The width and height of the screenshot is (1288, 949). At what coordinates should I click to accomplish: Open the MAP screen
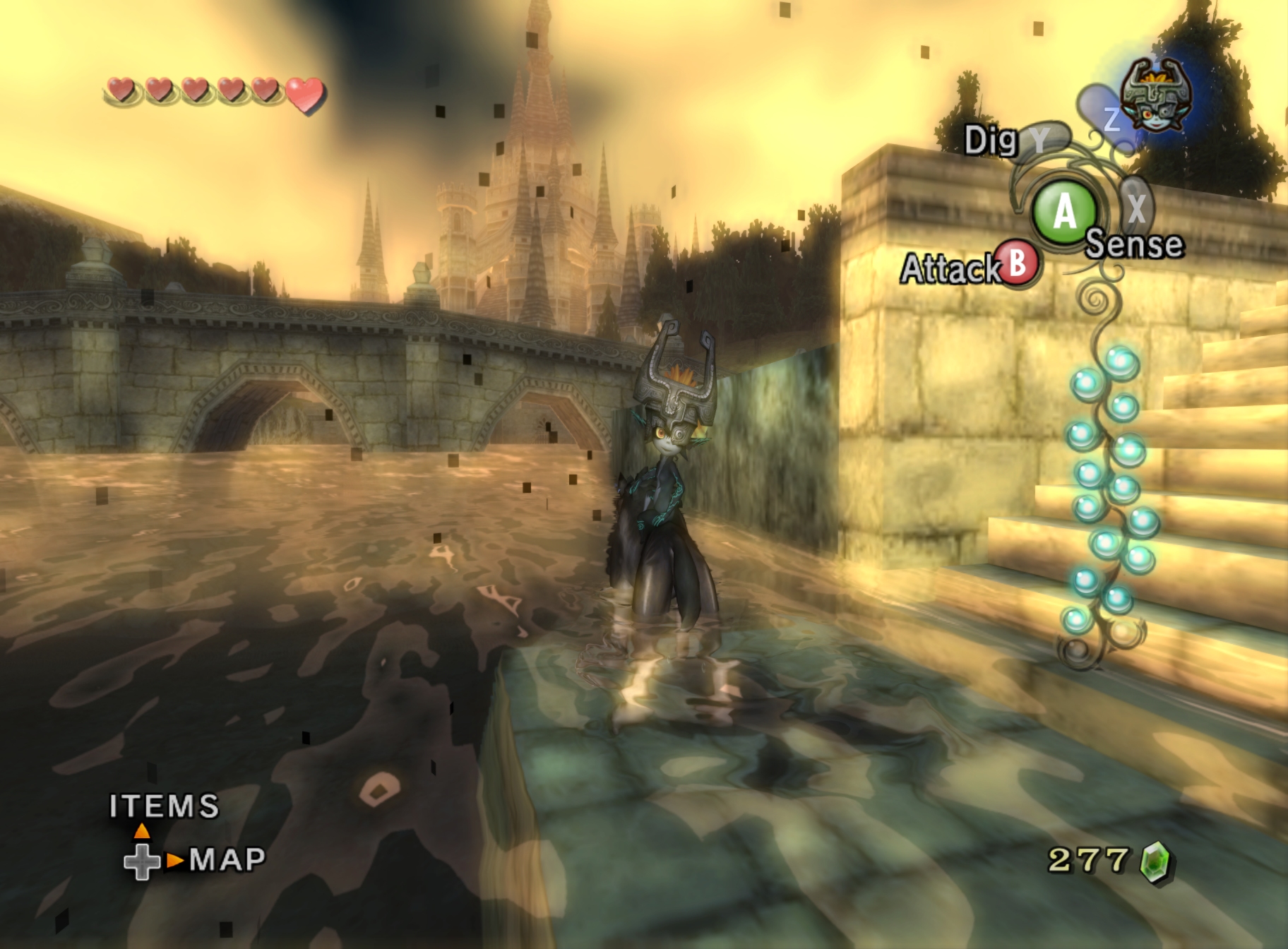coord(227,859)
